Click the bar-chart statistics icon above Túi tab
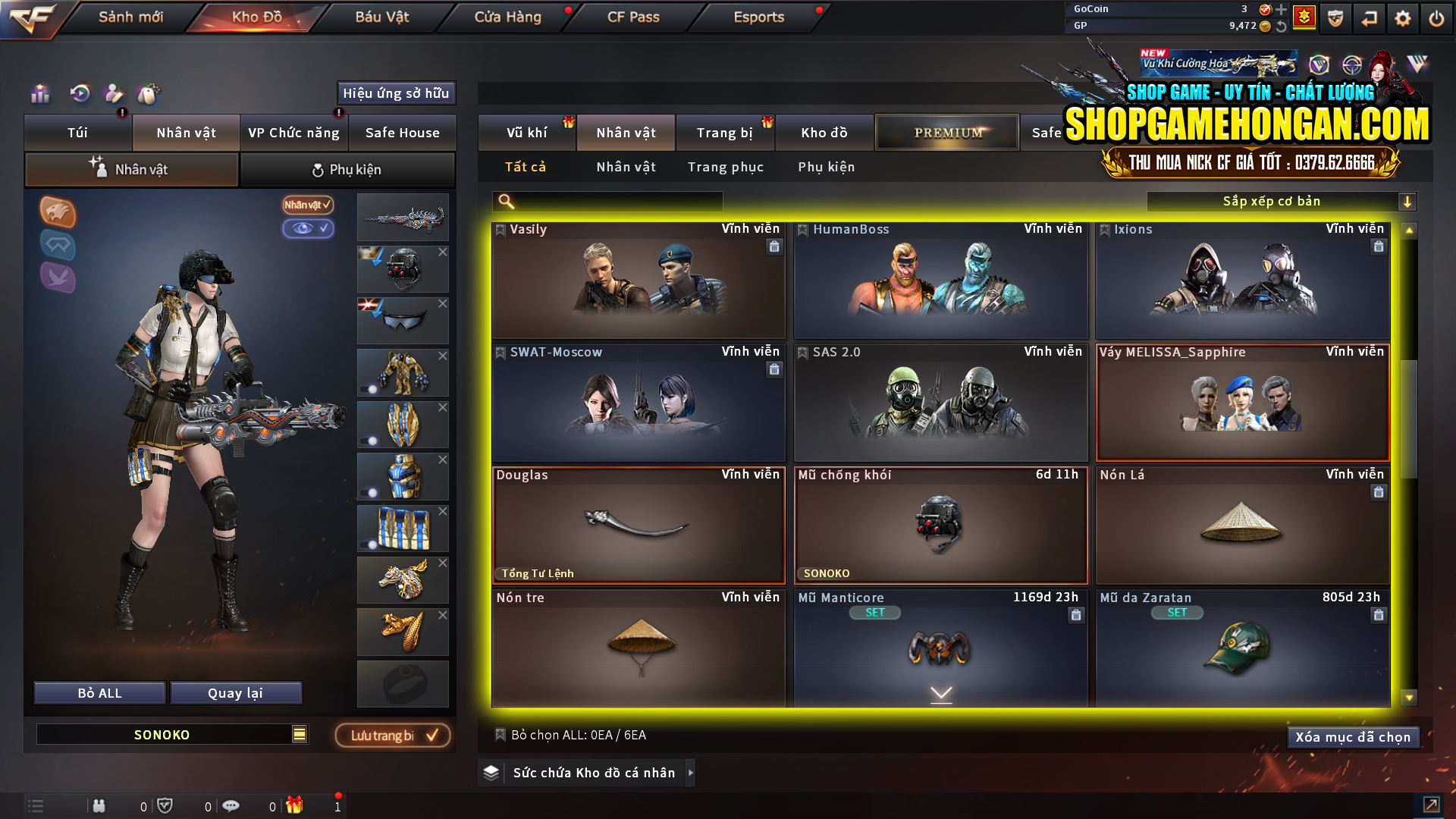 tap(39, 94)
